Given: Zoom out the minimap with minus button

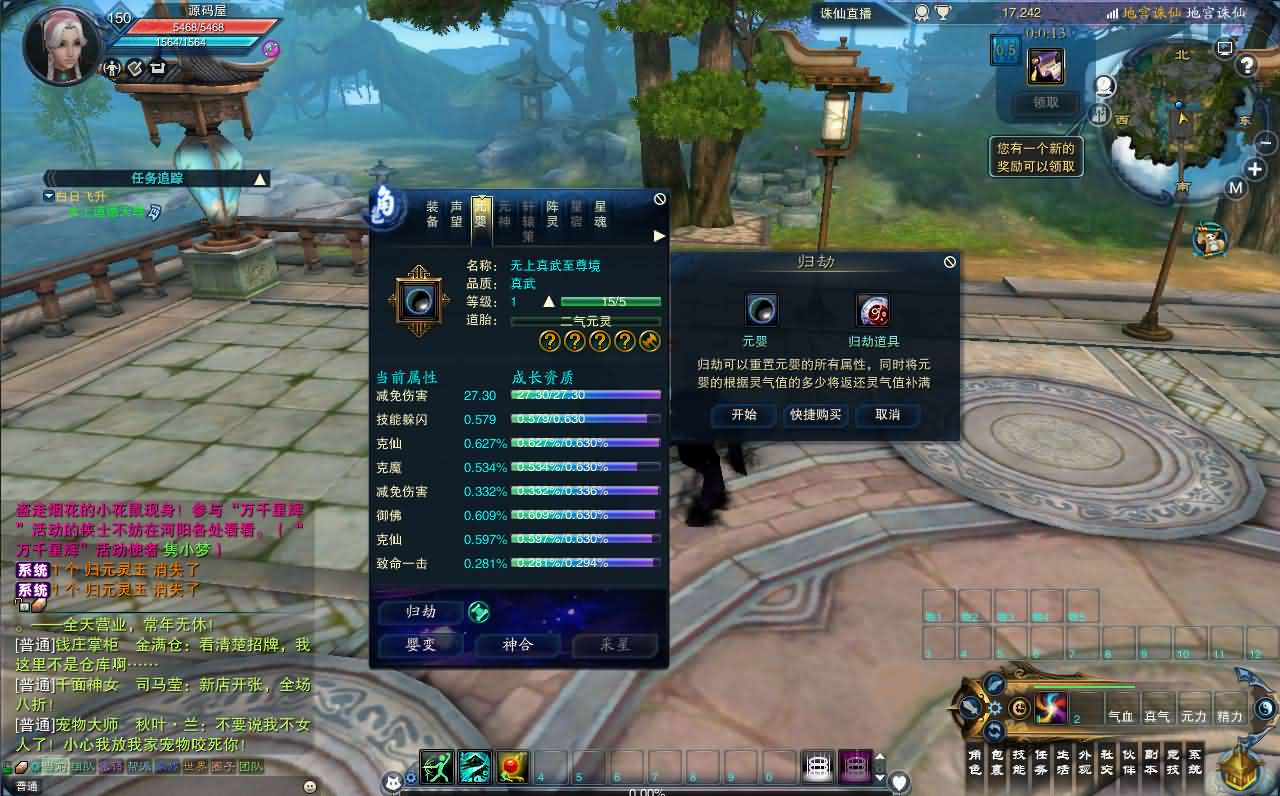Looking at the screenshot, I should tap(1265, 143).
